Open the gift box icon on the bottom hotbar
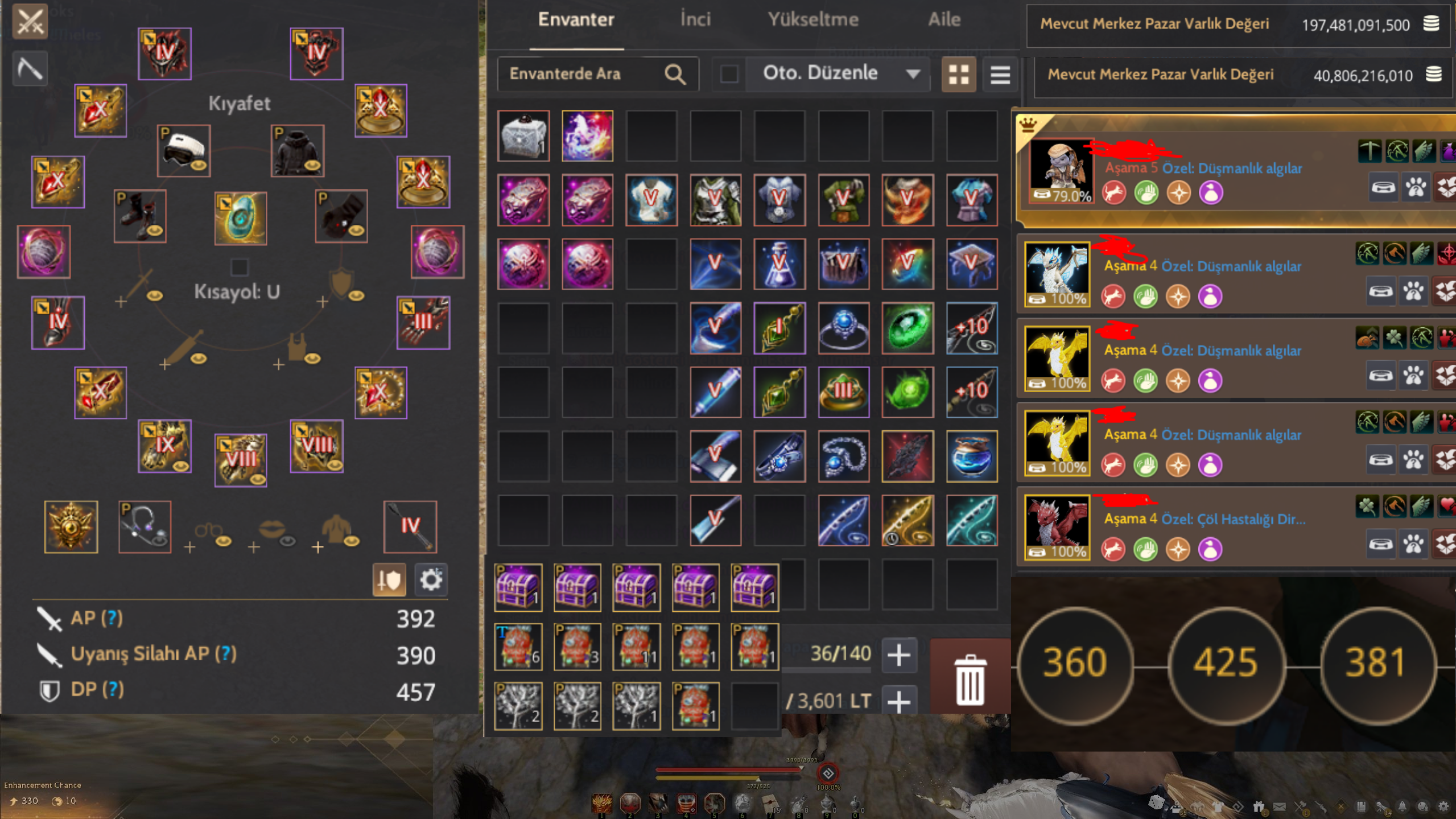The width and height of the screenshot is (1456, 819). 1260,807
